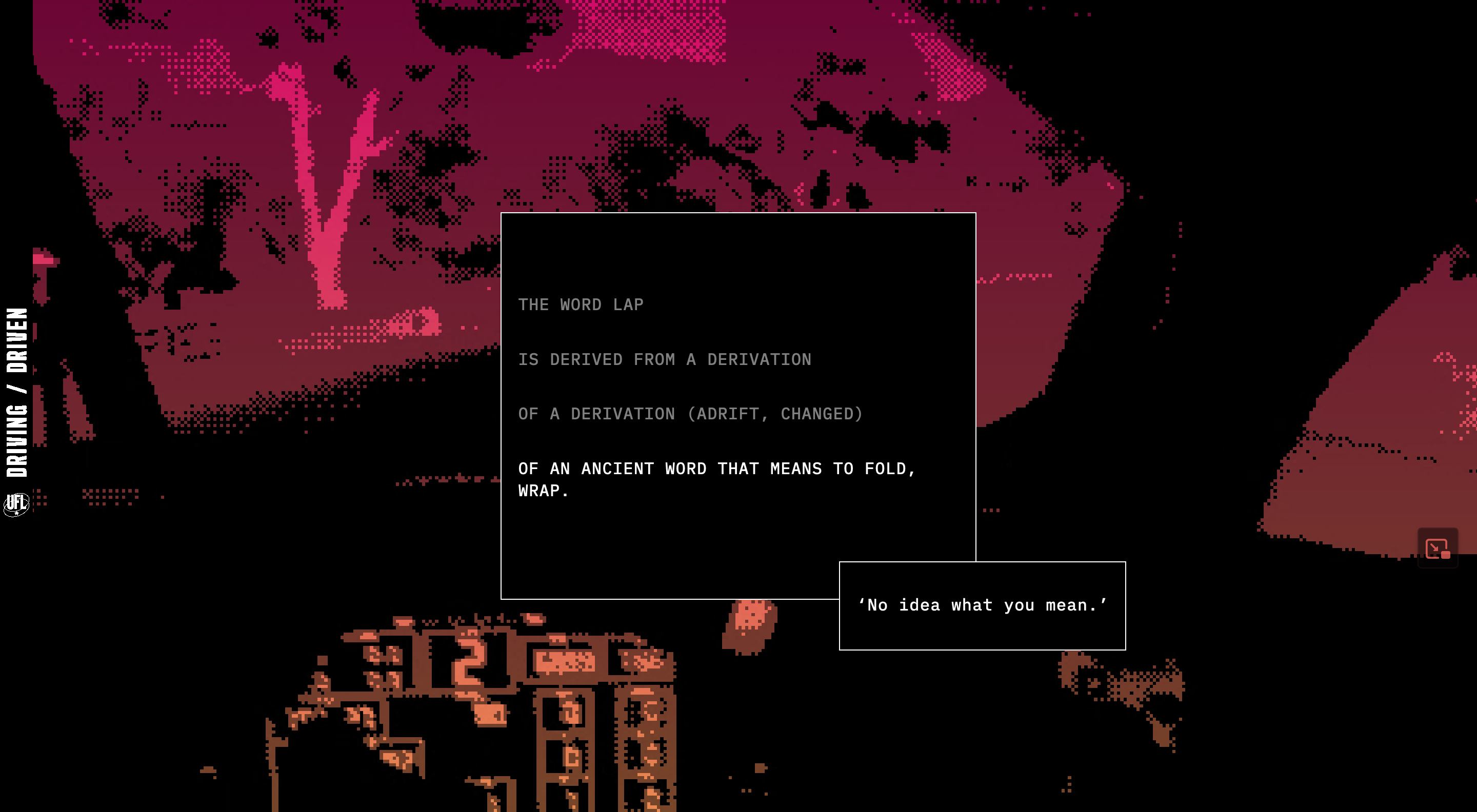Open the UFL badge in the sidebar
The width and height of the screenshot is (1477, 812).
click(x=16, y=504)
